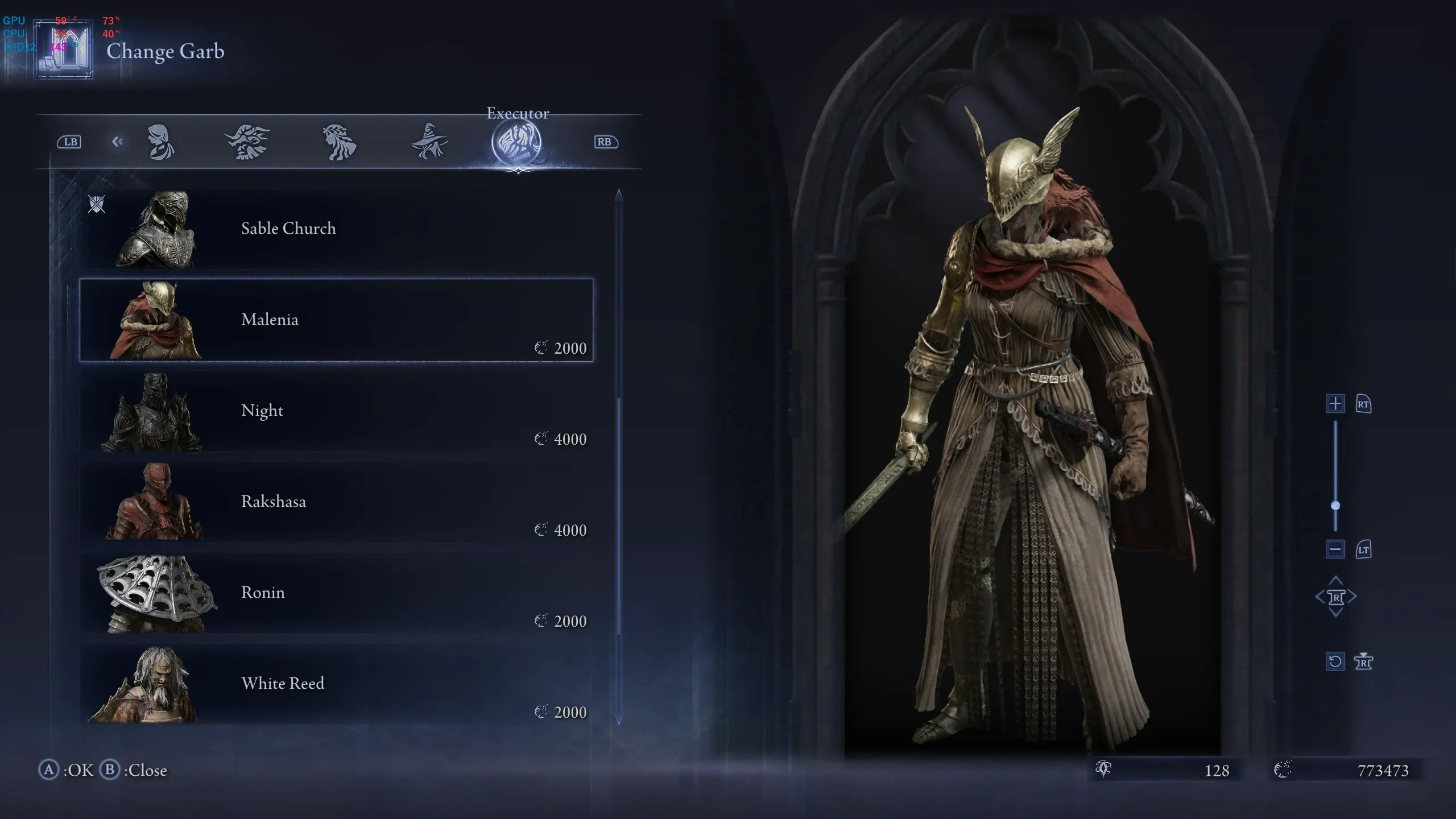
Task: Click the zoom slider handle
Action: coord(1335,506)
